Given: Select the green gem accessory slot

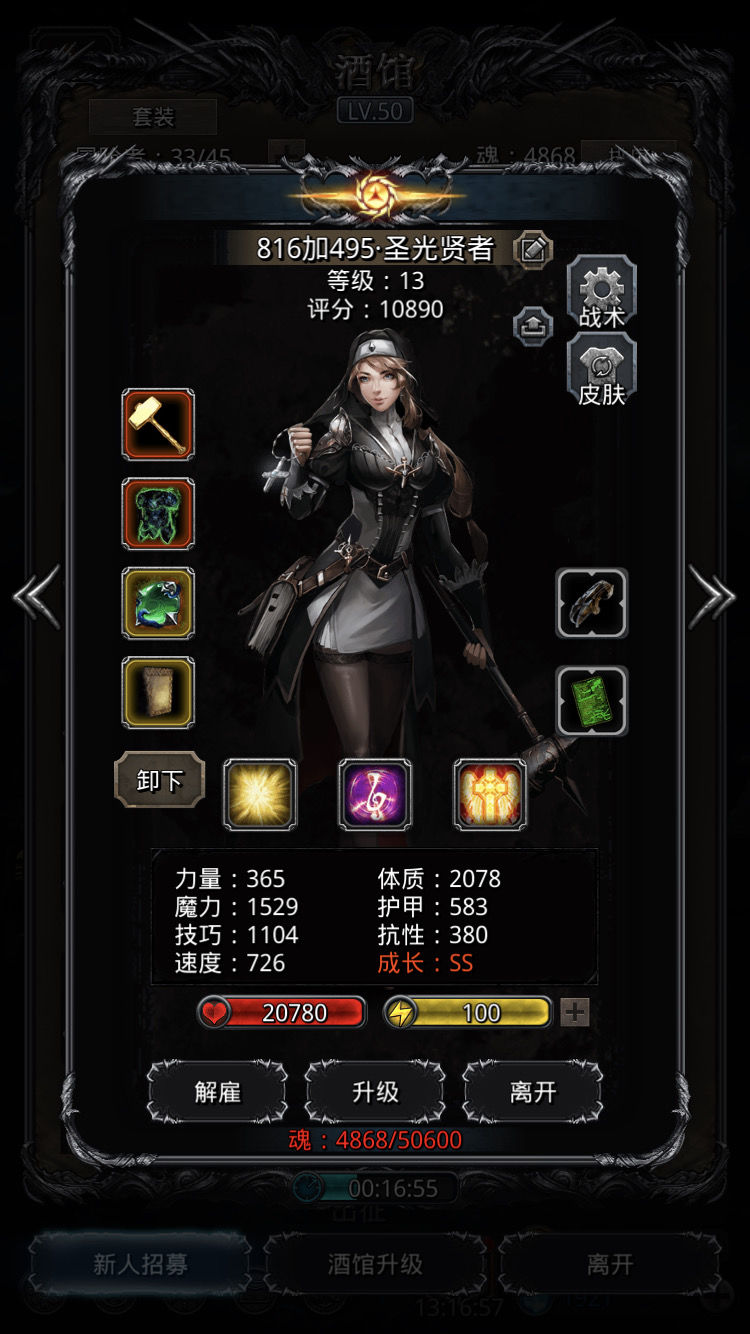Looking at the screenshot, I should tap(158, 603).
